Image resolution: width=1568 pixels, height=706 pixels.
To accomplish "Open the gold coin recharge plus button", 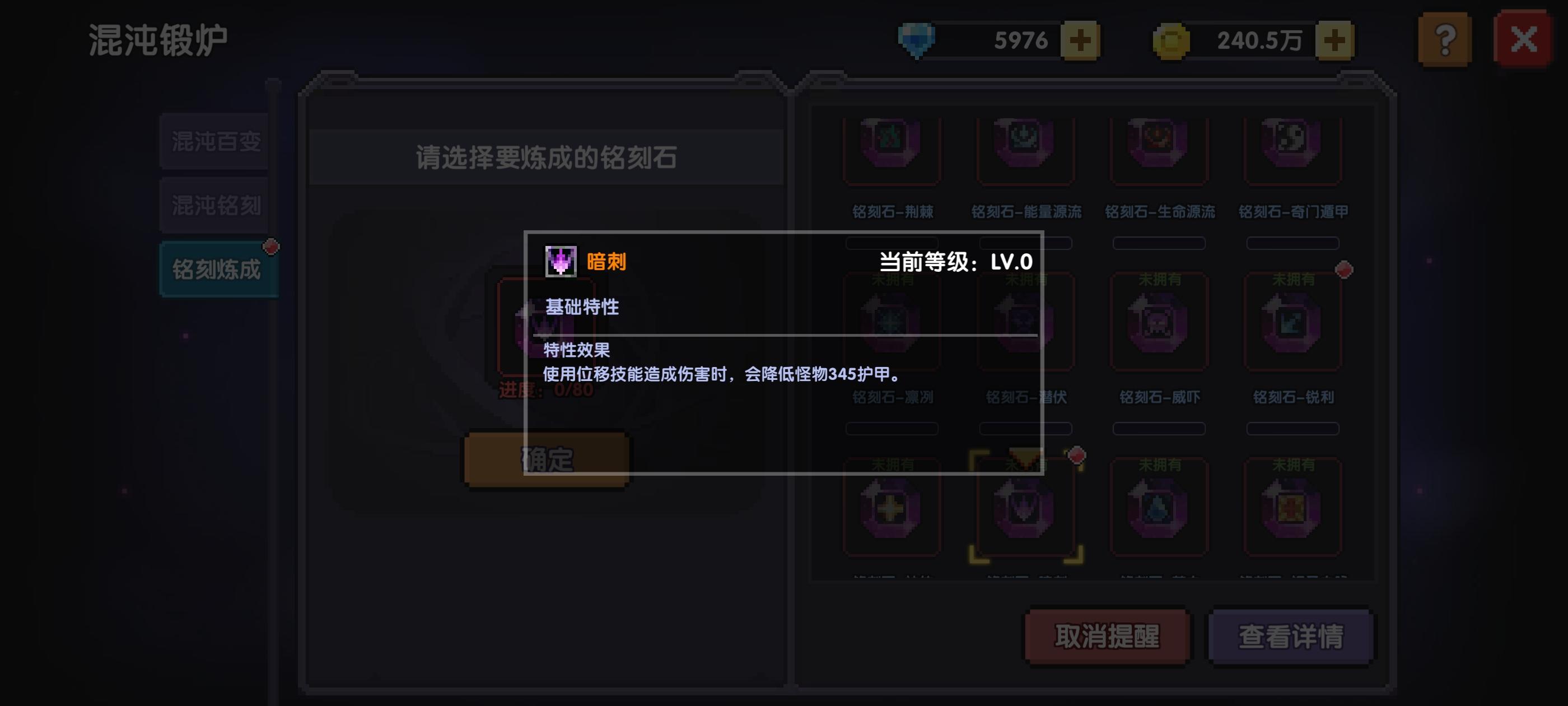I will point(1335,40).
